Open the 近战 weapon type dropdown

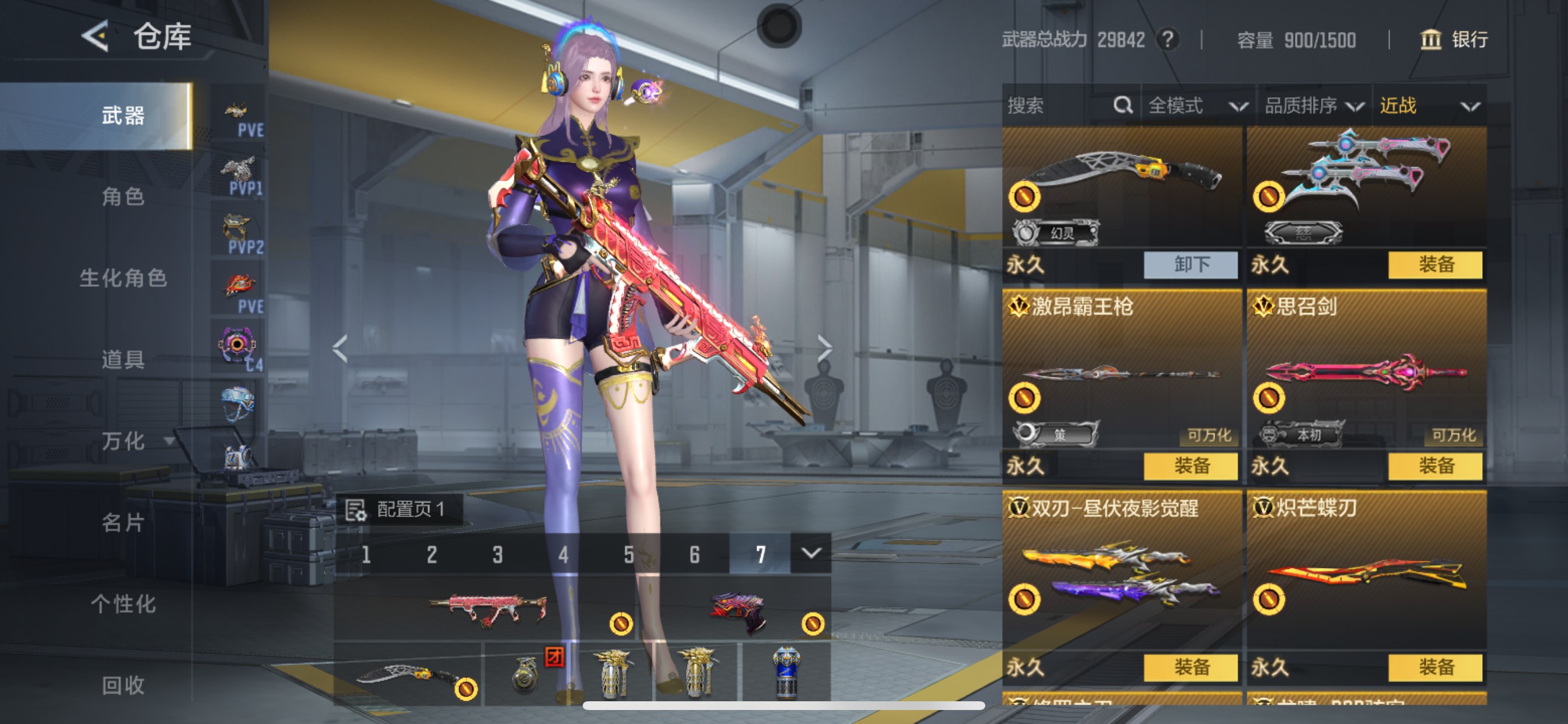click(1429, 106)
